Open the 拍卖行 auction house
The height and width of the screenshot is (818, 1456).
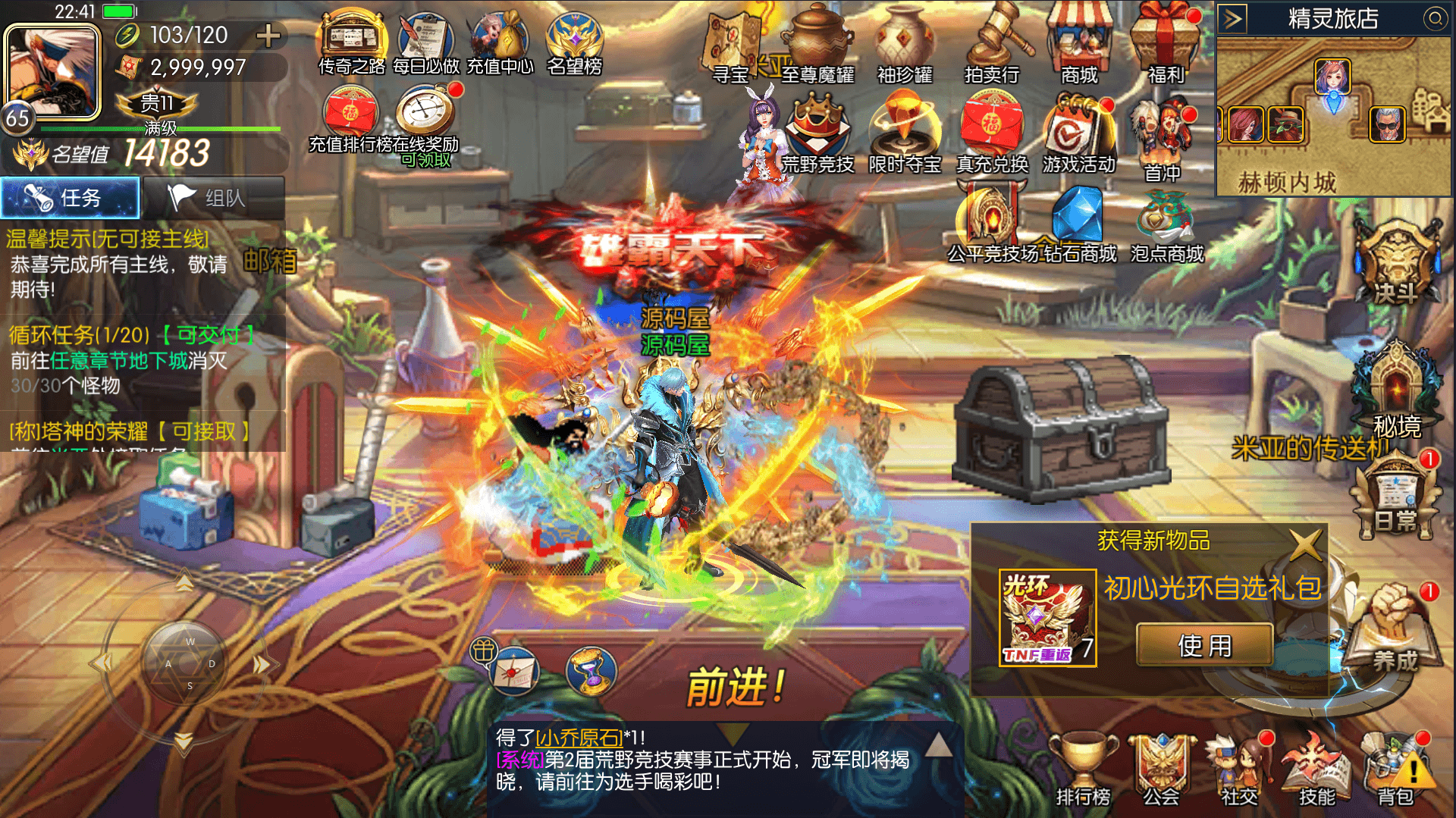993,45
